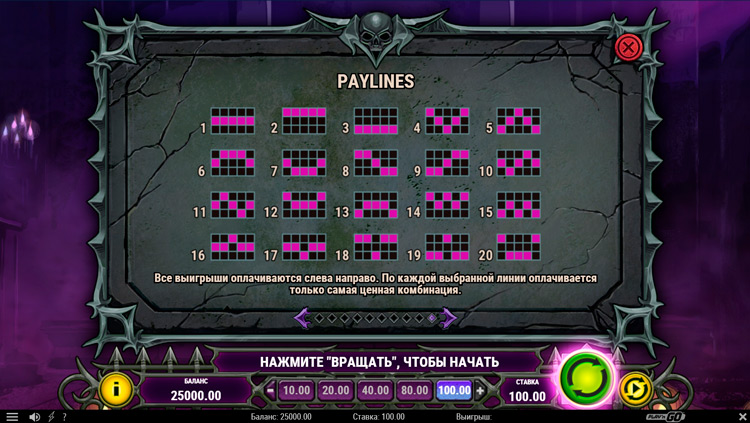Screen dimensions: 750x423
Task: Toggle the yellow info button
Action: point(116,388)
